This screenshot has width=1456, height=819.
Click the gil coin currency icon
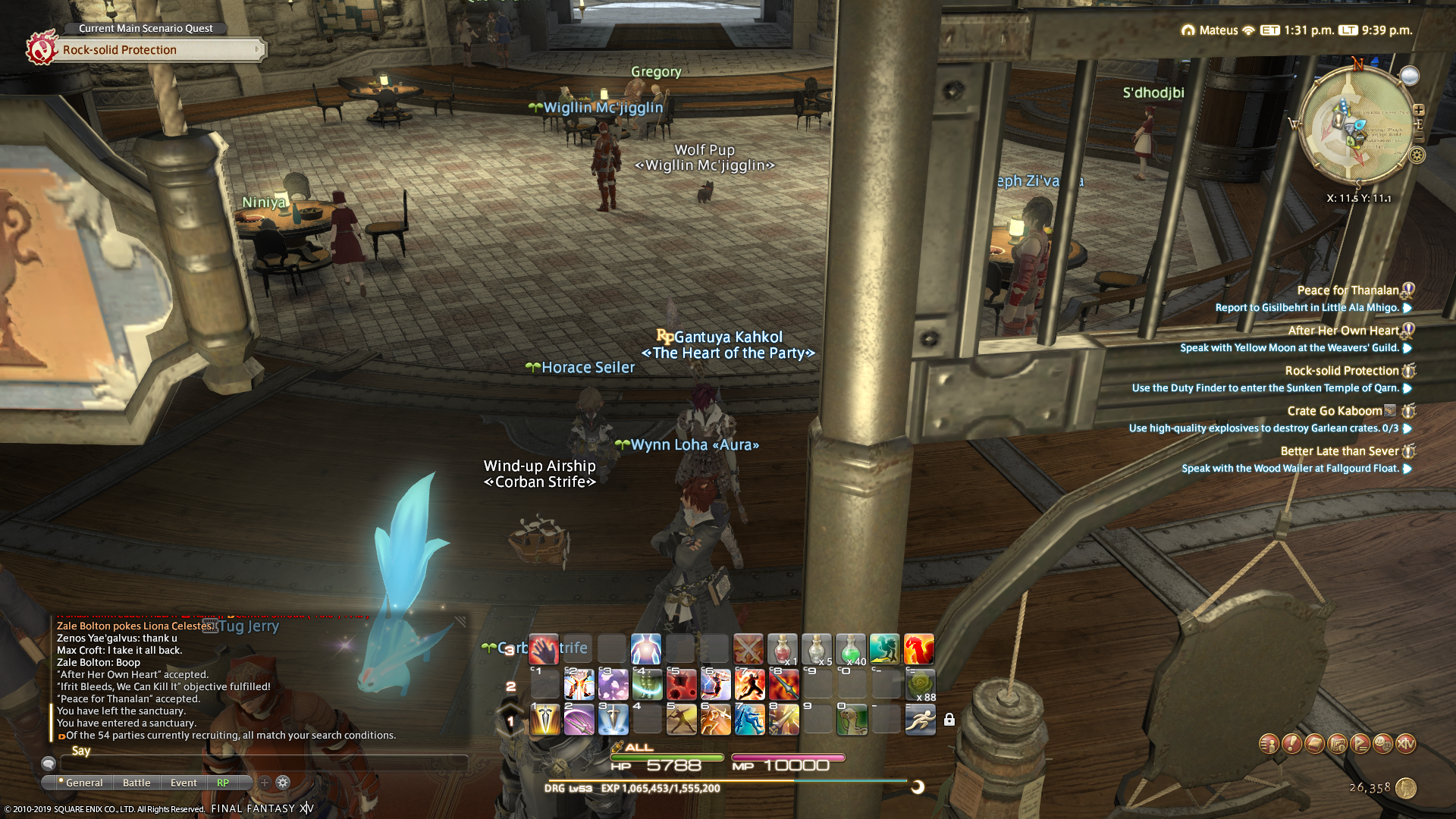(x=1406, y=788)
